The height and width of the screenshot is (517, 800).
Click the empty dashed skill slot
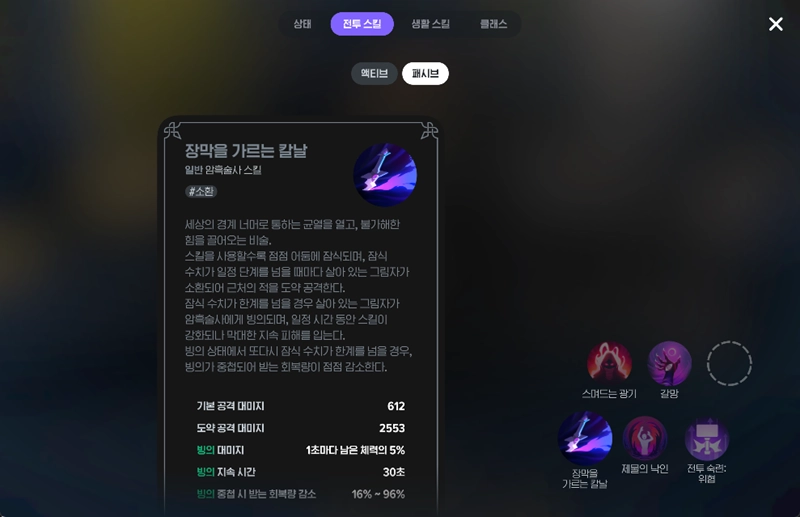point(729,364)
